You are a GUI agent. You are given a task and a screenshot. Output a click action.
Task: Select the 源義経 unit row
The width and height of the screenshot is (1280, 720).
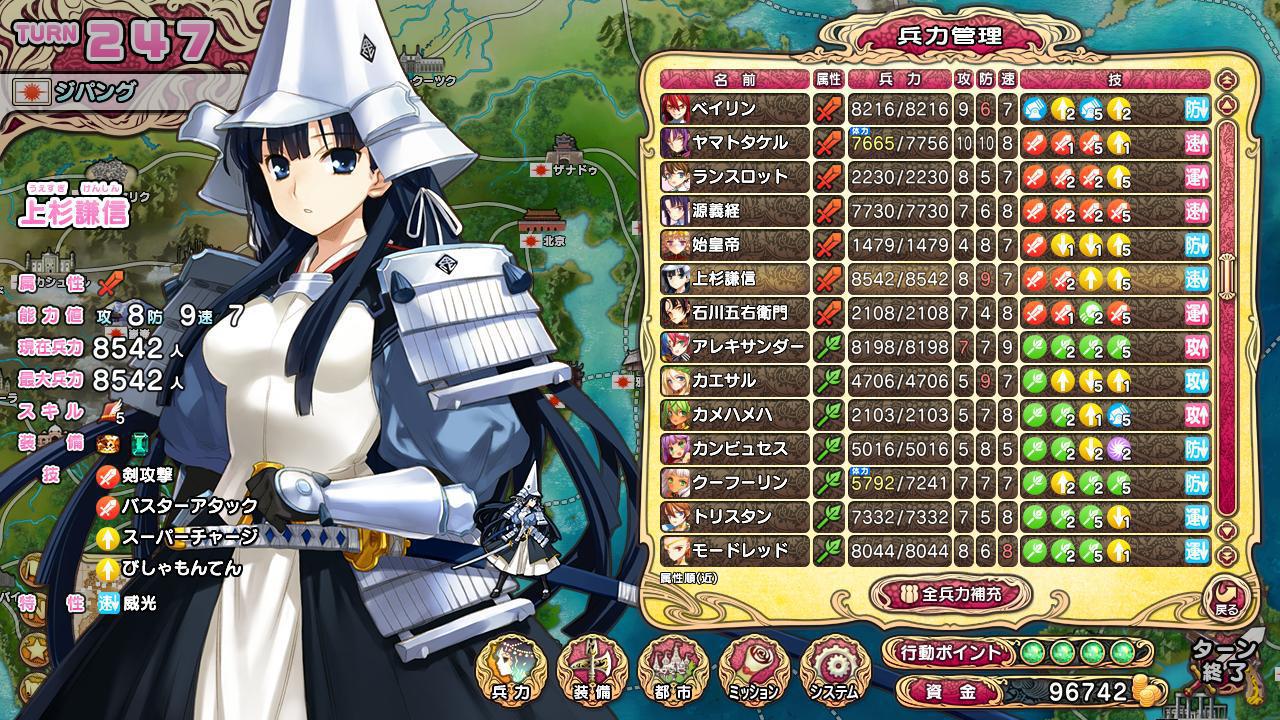735,211
